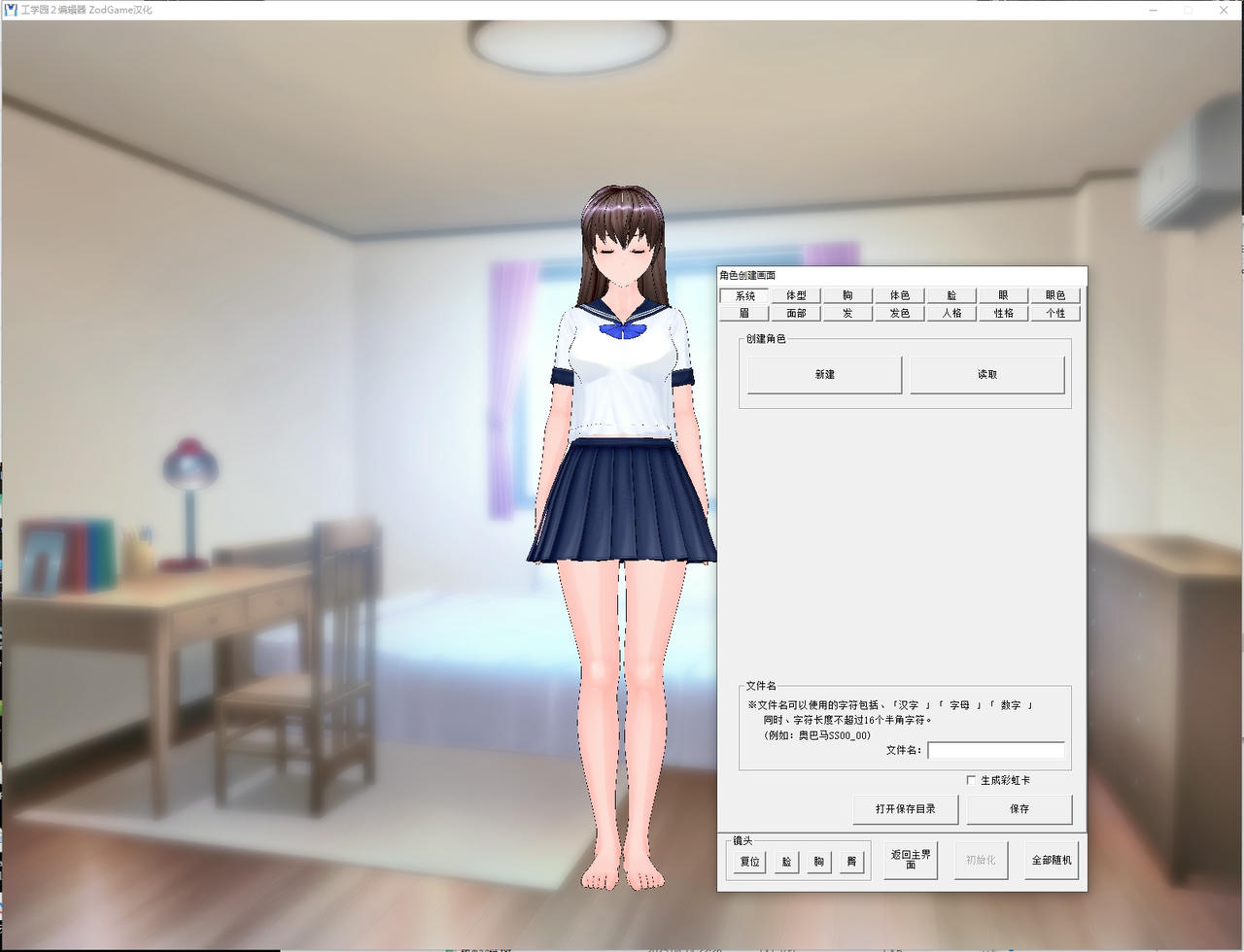
Task: Switch to the 体色 skin color tab
Action: click(x=899, y=294)
